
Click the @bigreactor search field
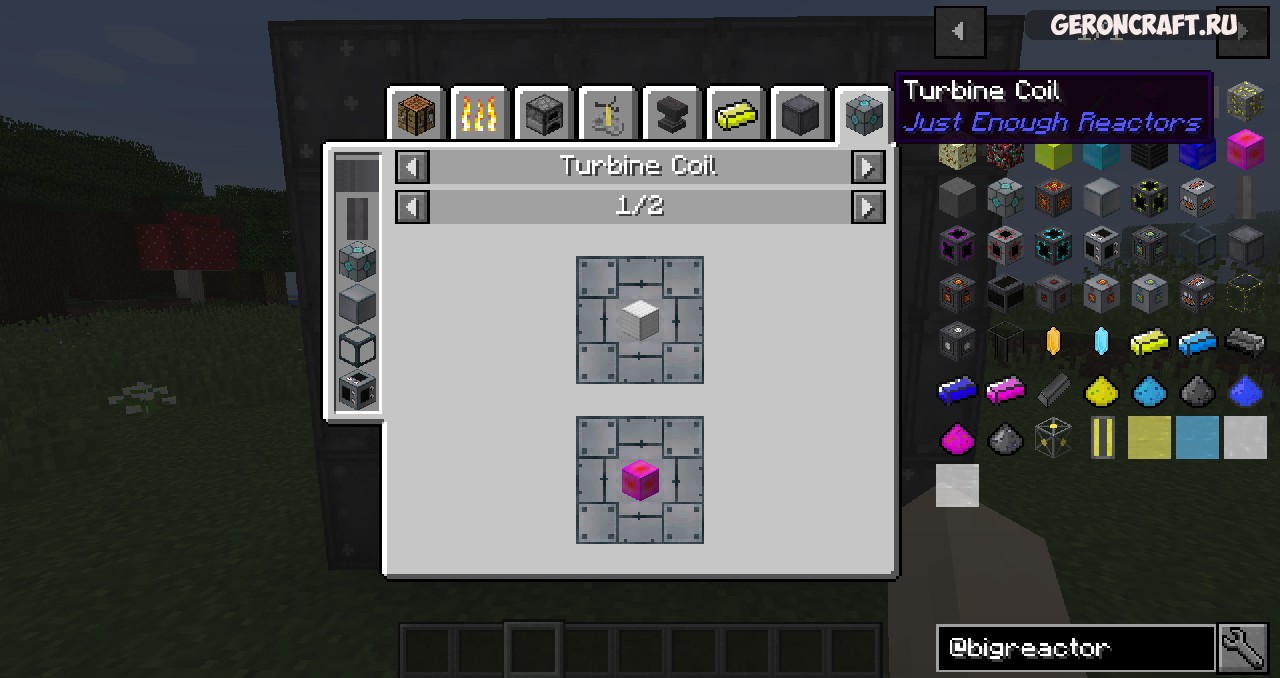pyautogui.click(x=1075, y=648)
